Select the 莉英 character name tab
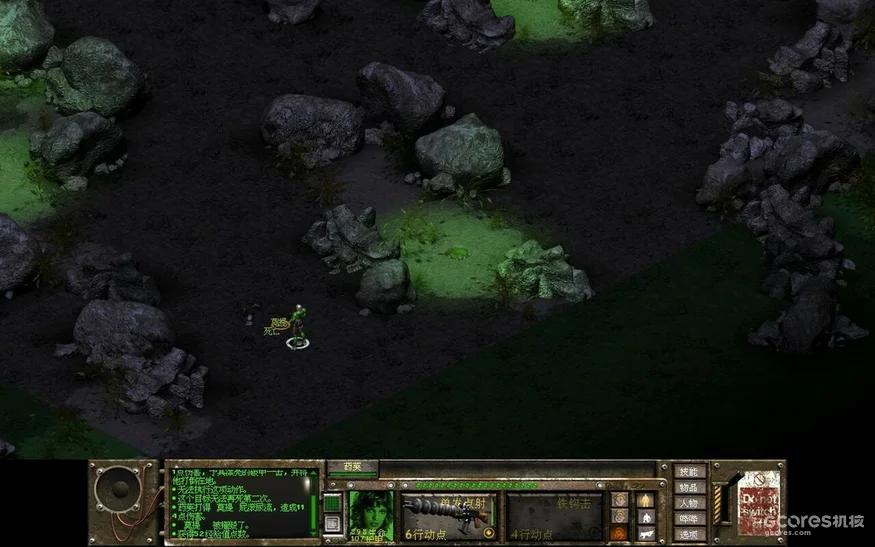875x547 pixels. [352, 467]
